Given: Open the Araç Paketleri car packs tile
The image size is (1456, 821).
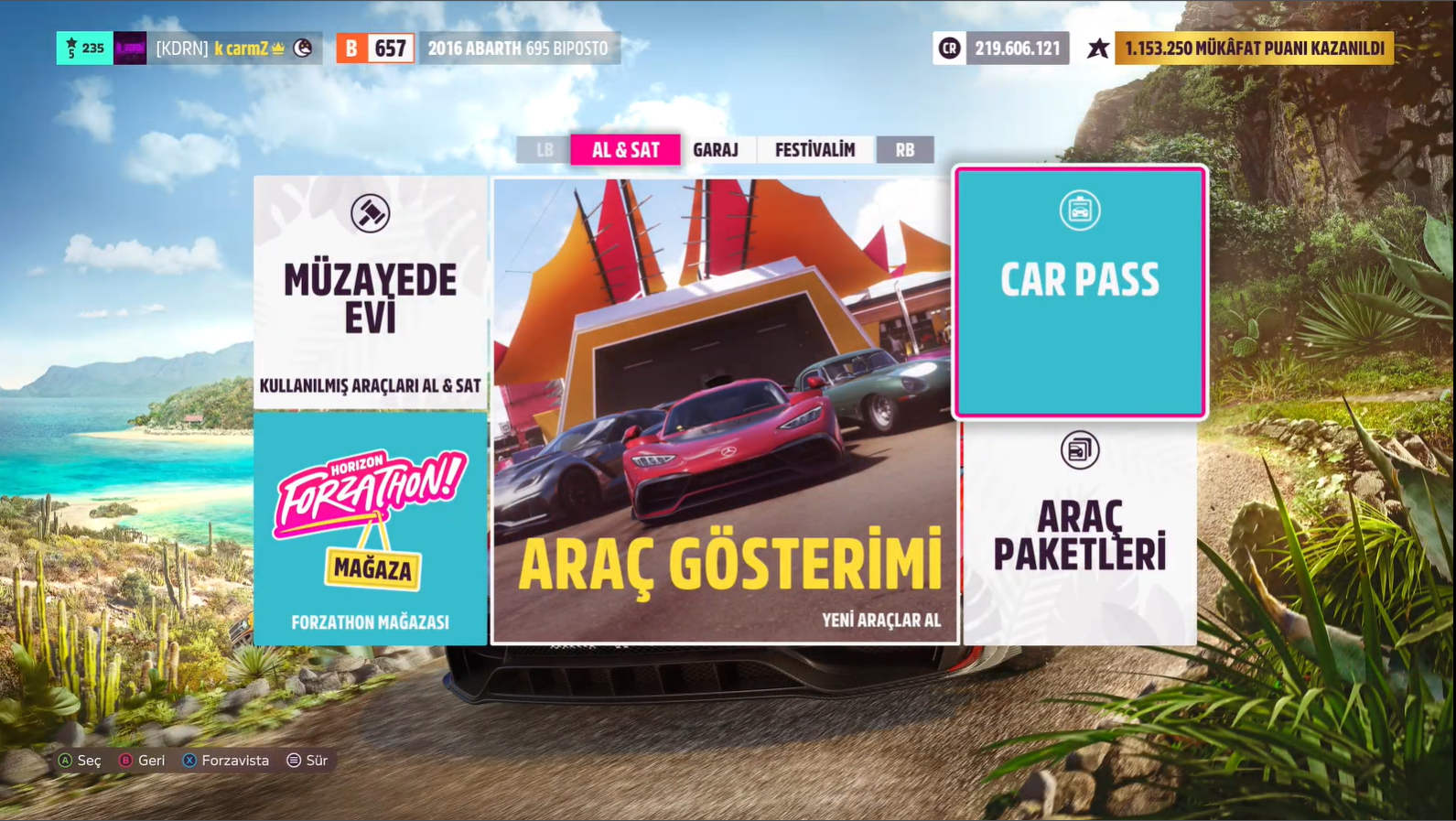Looking at the screenshot, I should 1080,534.
